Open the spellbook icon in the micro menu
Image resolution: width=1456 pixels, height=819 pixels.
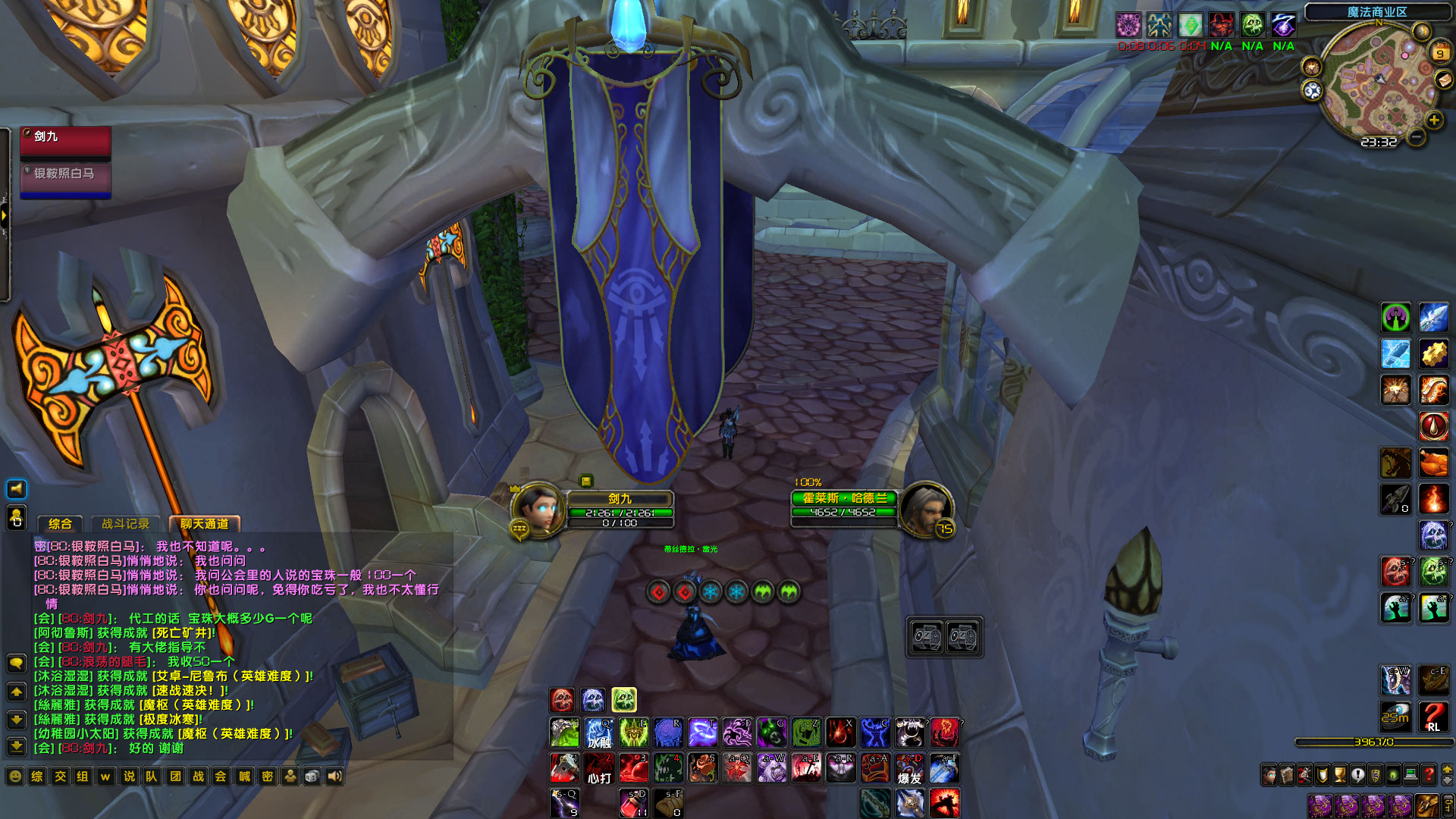click(x=1287, y=774)
